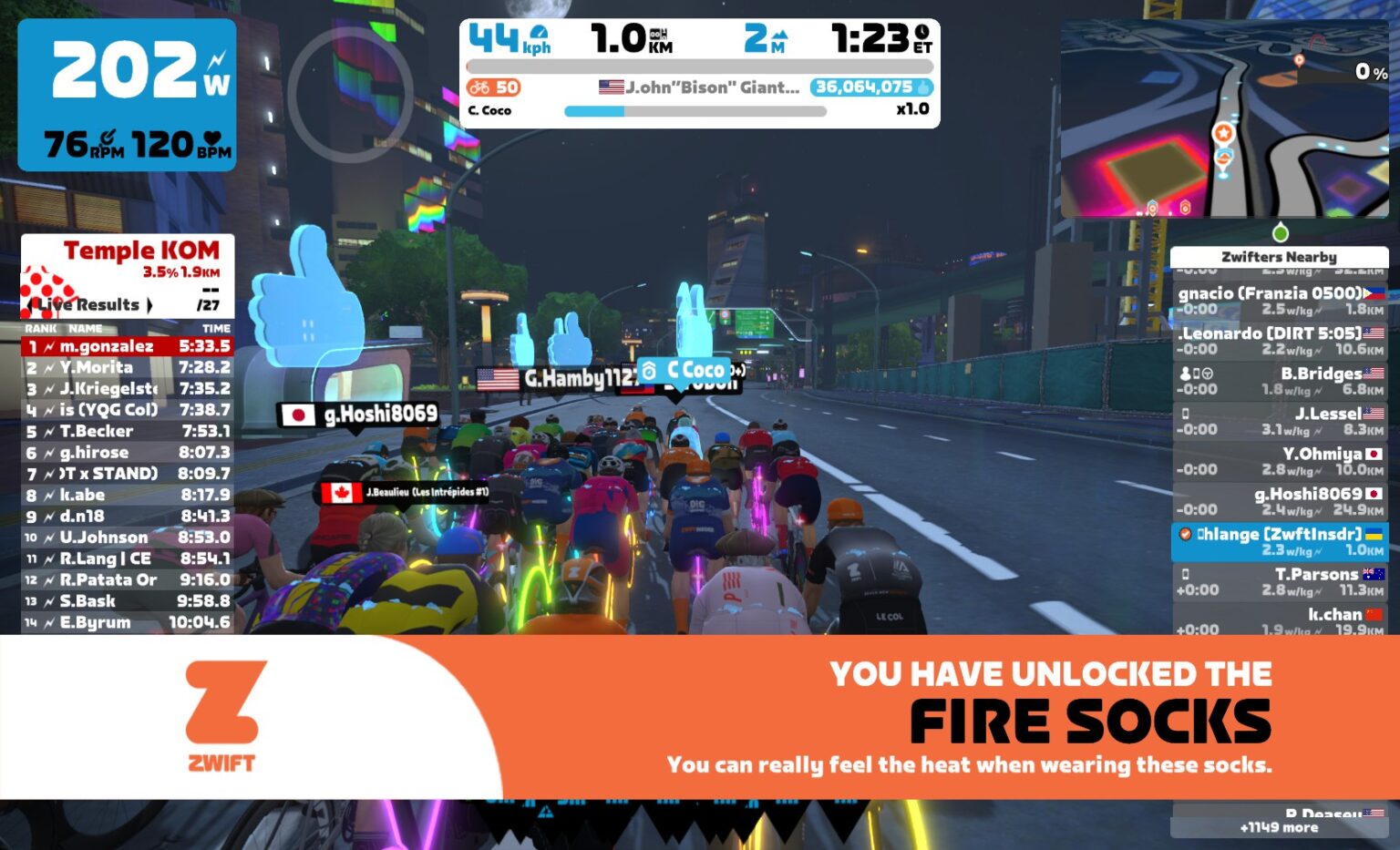Viewport: 1400px width, 850px height.
Task: Click the follower icon next to B.Bridges
Action: pyautogui.click(x=1185, y=374)
